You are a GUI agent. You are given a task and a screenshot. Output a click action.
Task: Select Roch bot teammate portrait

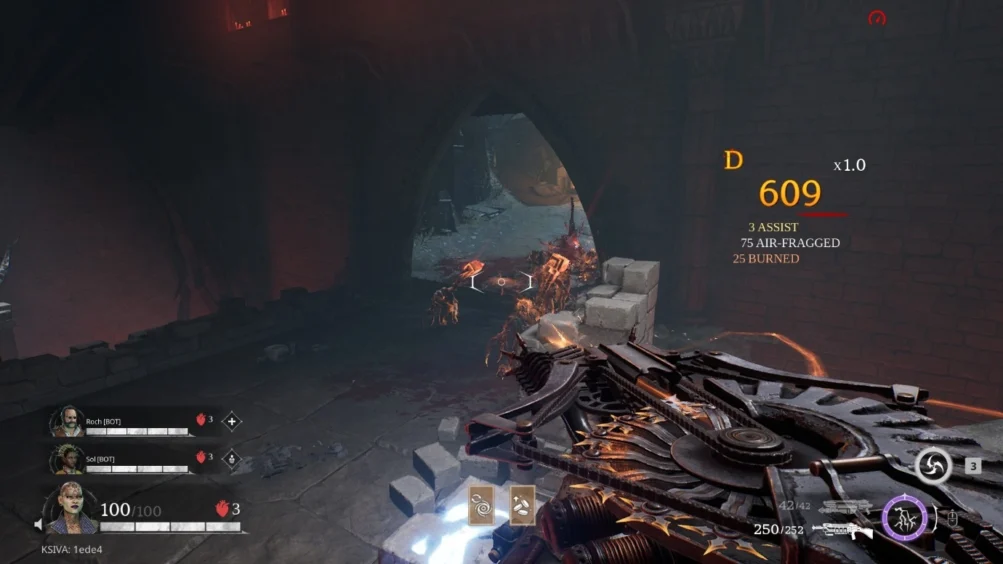tap(67, 421)
